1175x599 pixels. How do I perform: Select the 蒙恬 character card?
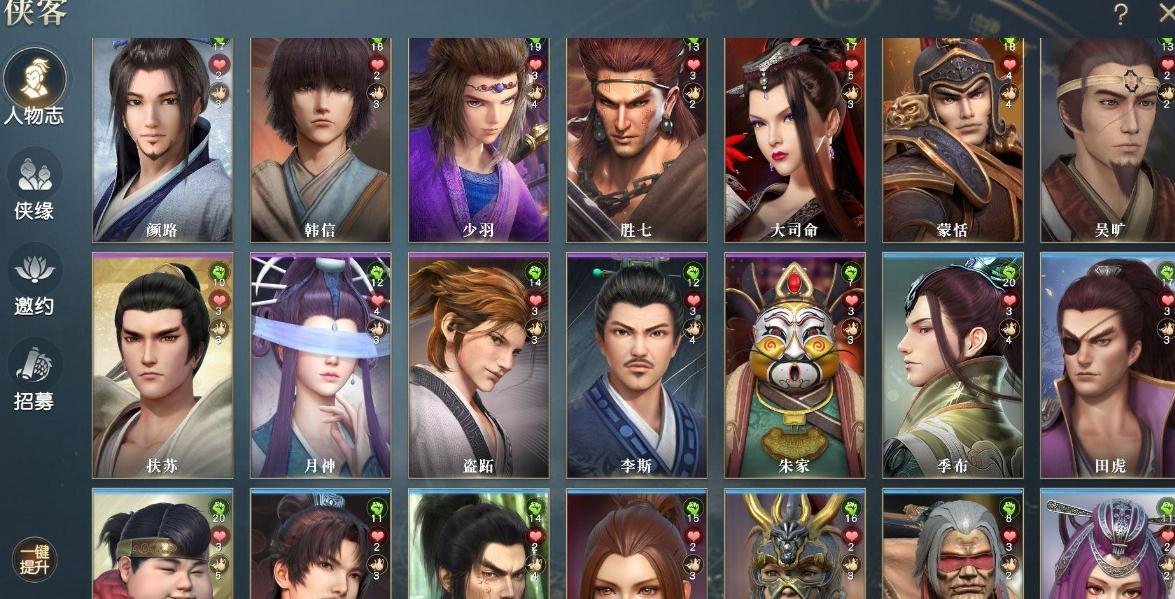952,140
